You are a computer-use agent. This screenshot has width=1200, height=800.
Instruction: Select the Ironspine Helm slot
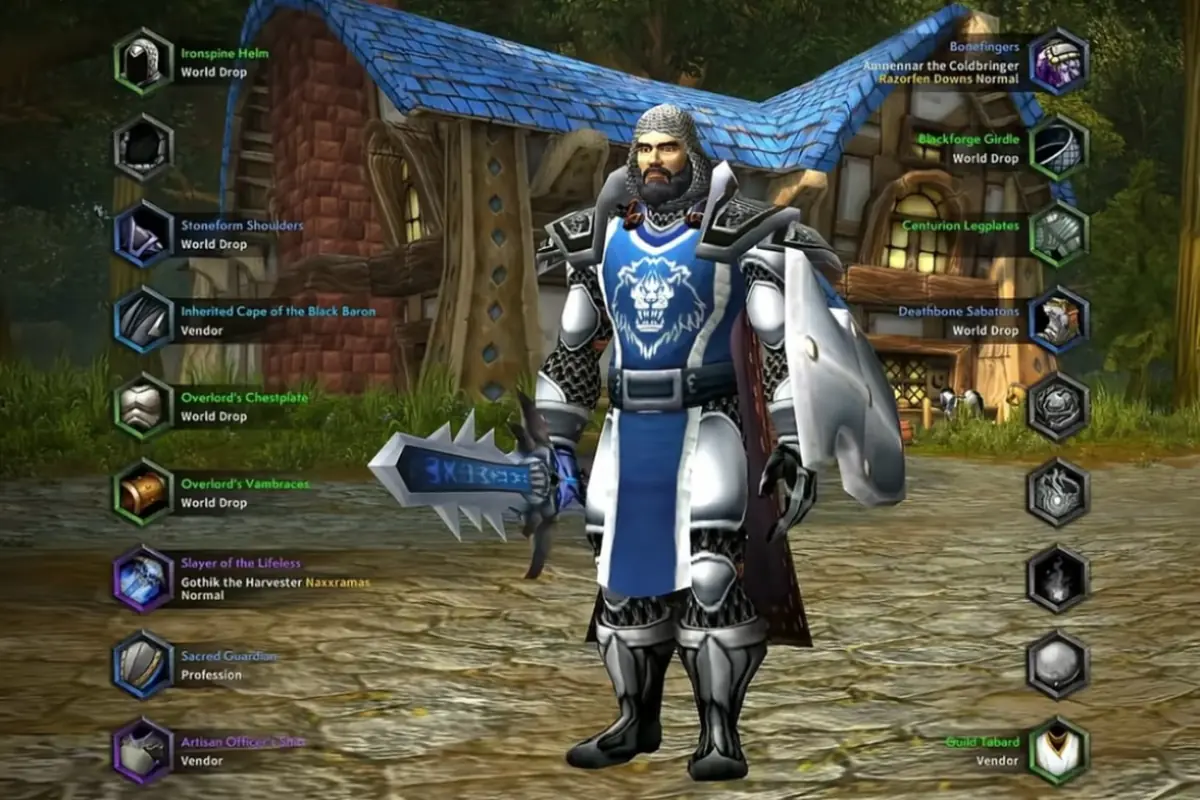point(143,61)
